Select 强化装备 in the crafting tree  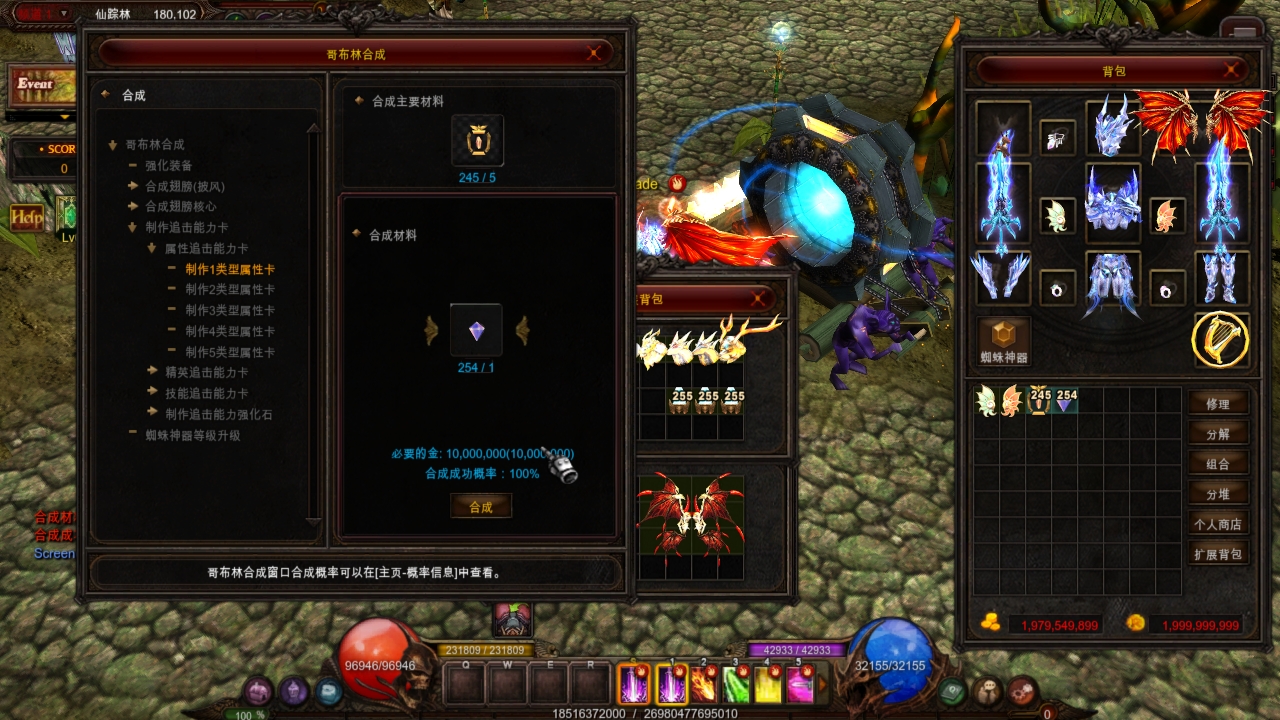168,165
